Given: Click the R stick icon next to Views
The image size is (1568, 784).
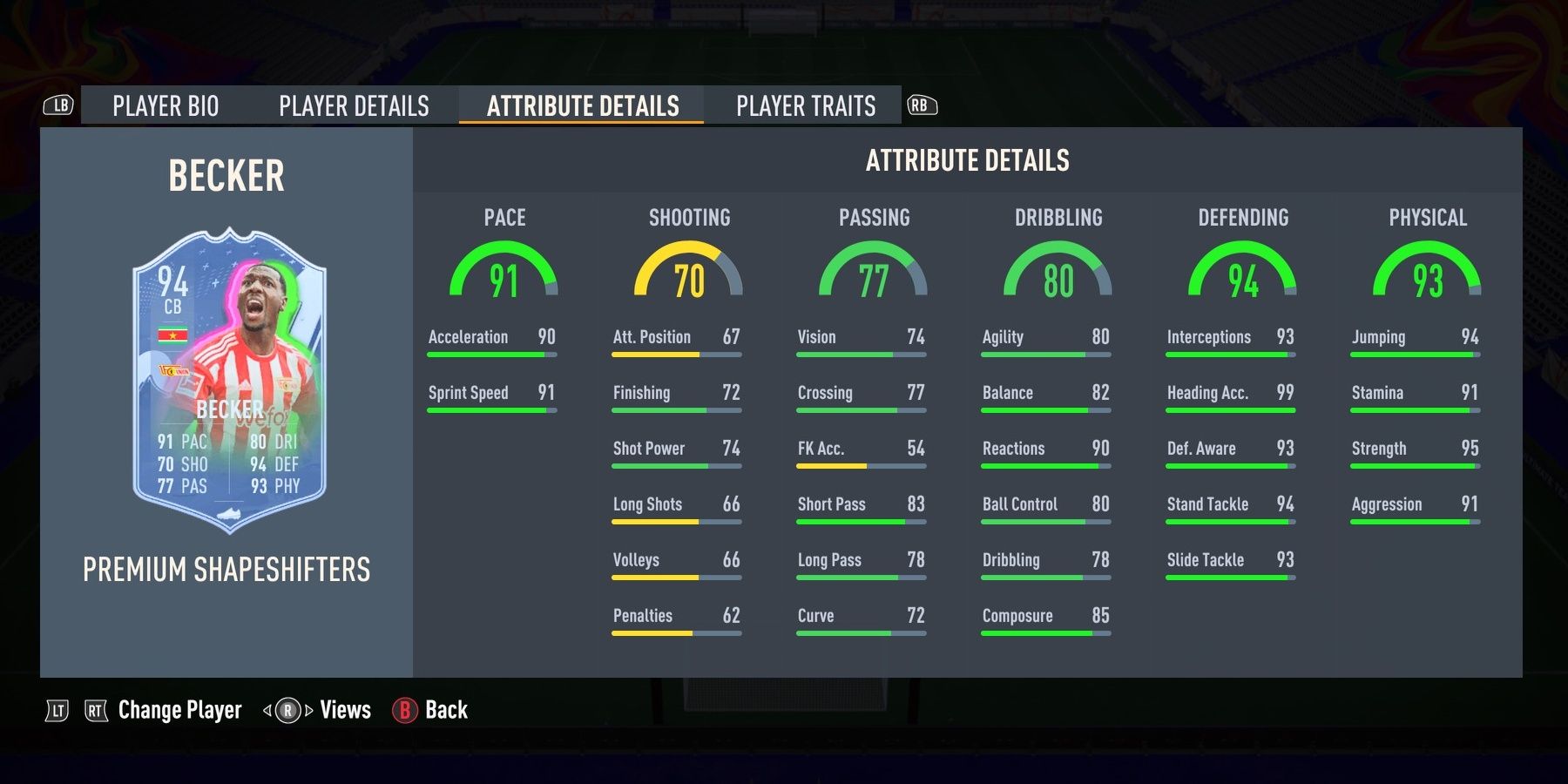Looking at the screenshot, I should point(288,711).
